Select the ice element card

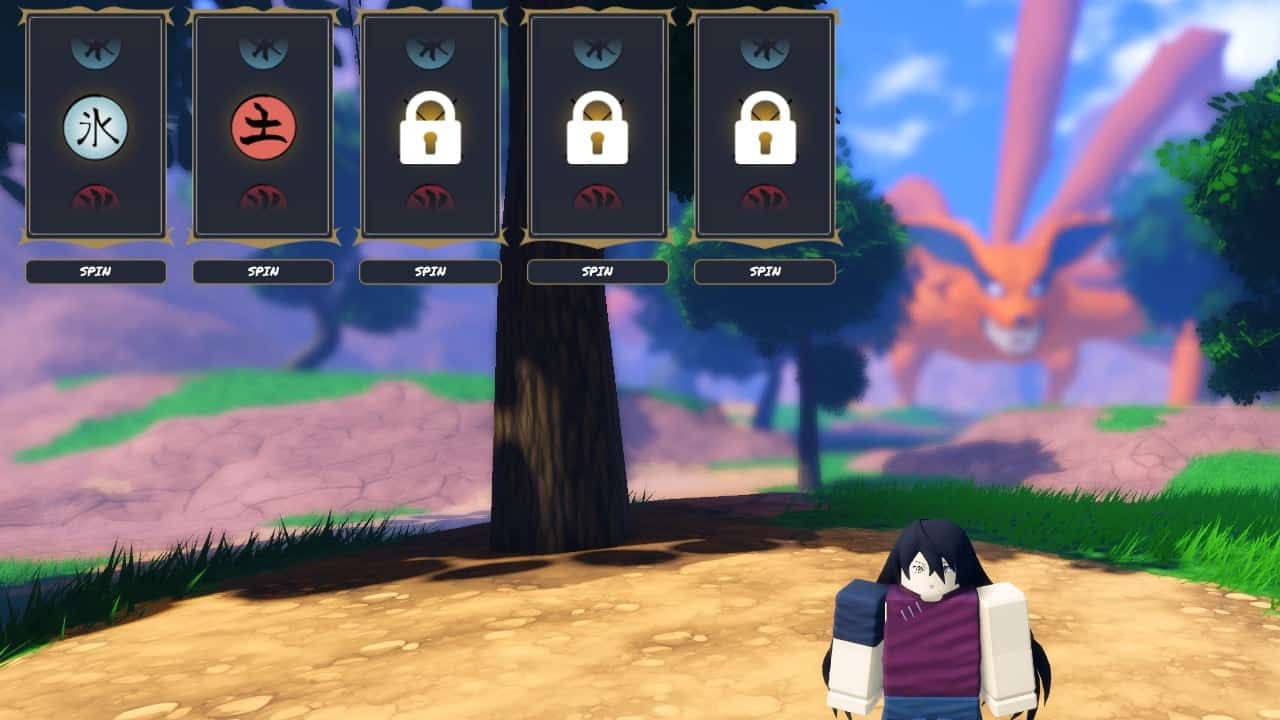click(x=96, y=128)
